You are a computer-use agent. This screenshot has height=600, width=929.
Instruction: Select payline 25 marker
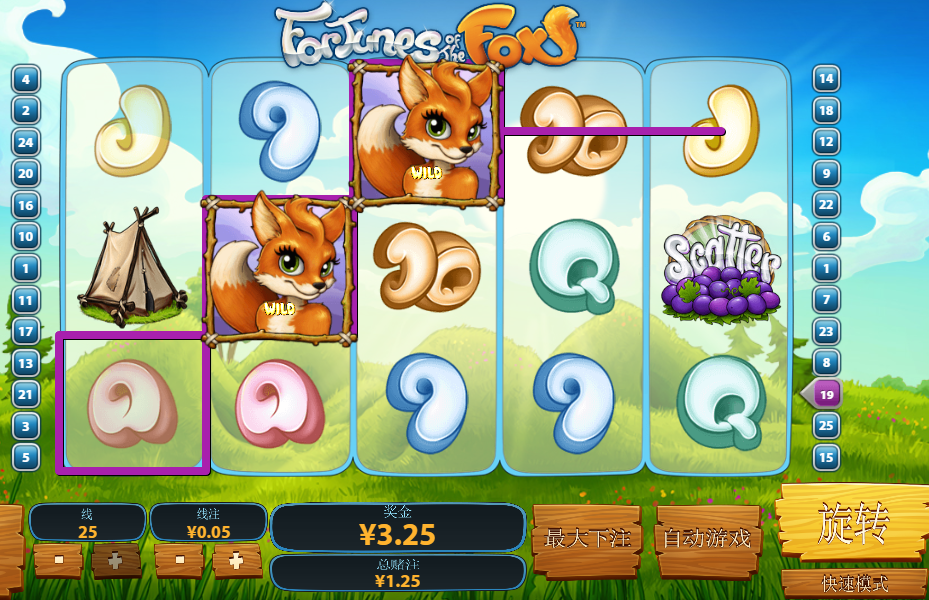tap(826, 426)
